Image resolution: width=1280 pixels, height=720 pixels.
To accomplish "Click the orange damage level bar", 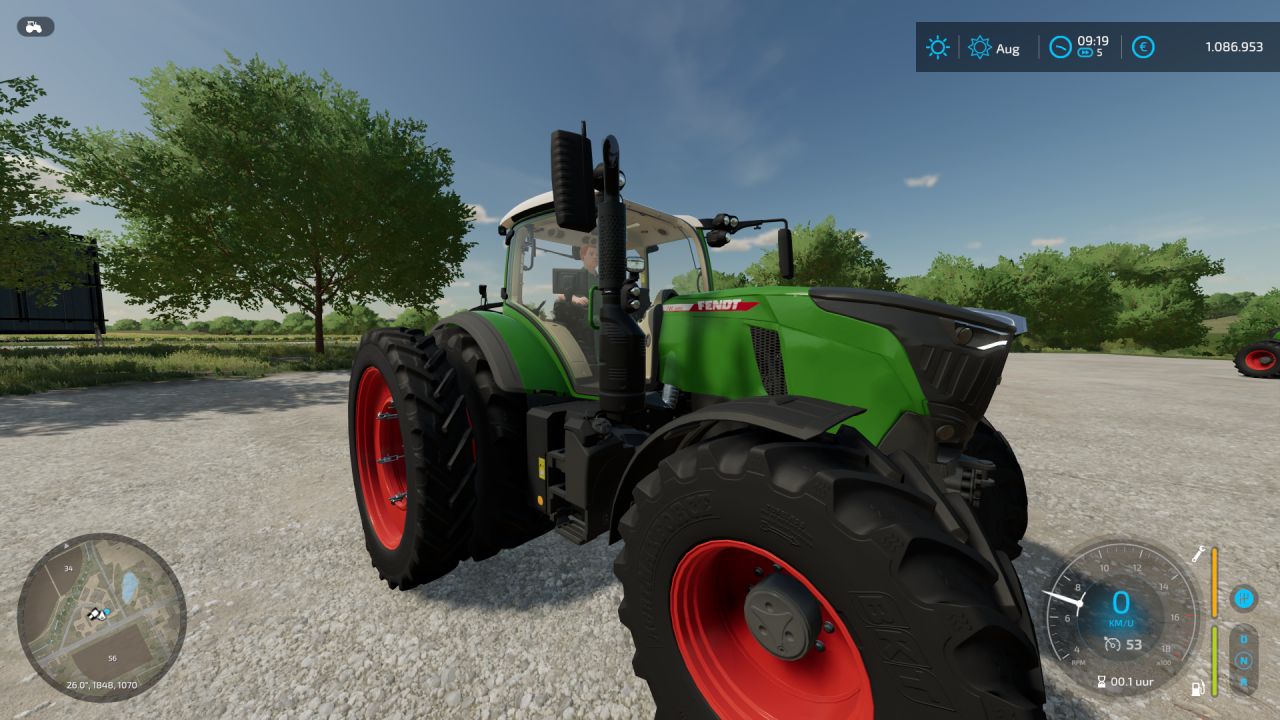I will (1215, 583).
